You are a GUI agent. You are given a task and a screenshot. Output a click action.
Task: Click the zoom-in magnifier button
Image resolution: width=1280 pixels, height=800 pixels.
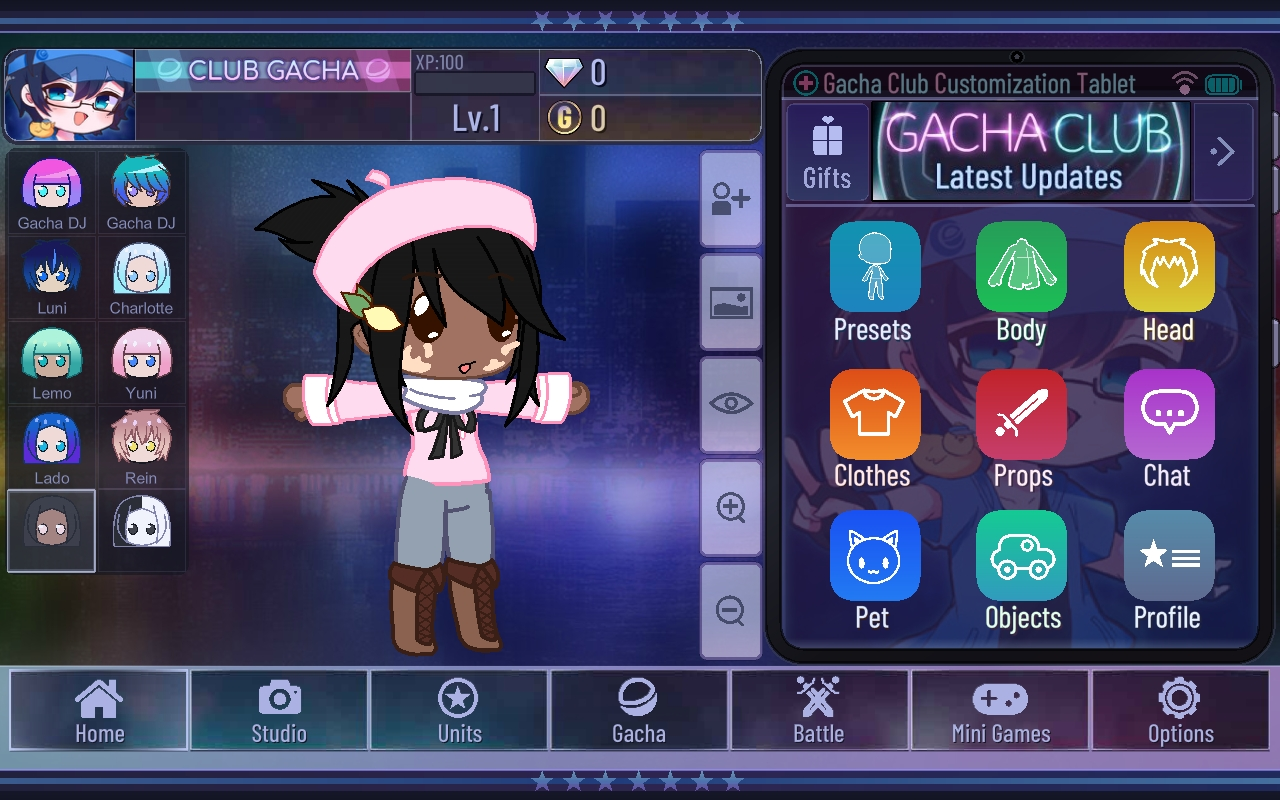(x=731, y=507)
